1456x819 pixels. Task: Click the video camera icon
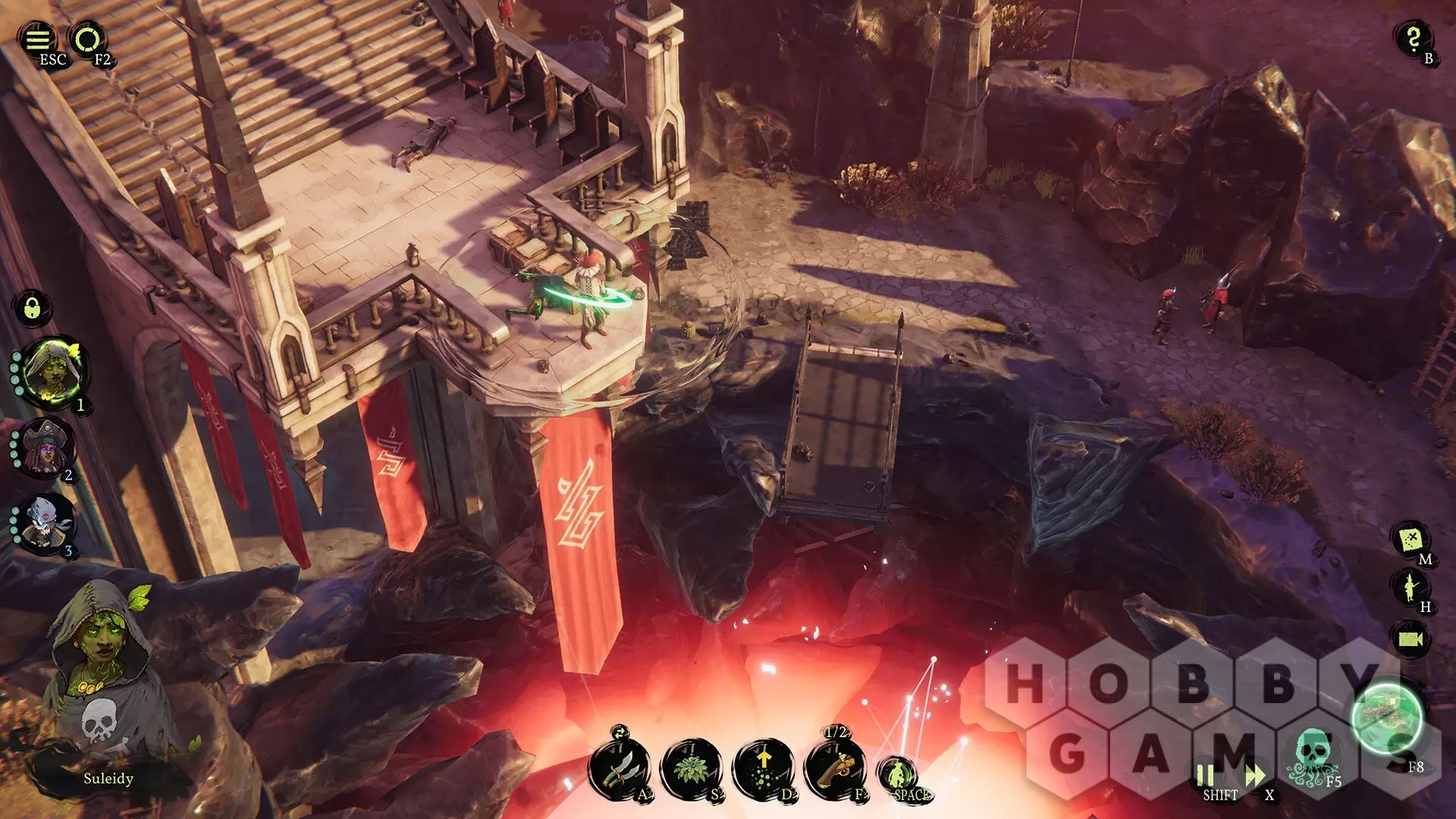click(x=1410, y=639)
